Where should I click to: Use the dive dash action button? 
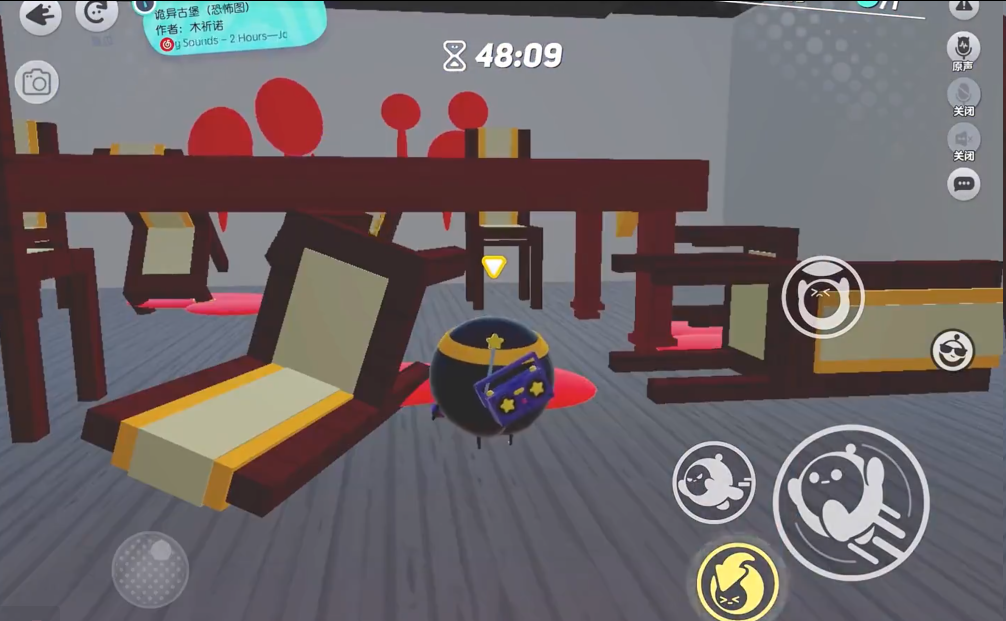(713, 482)
